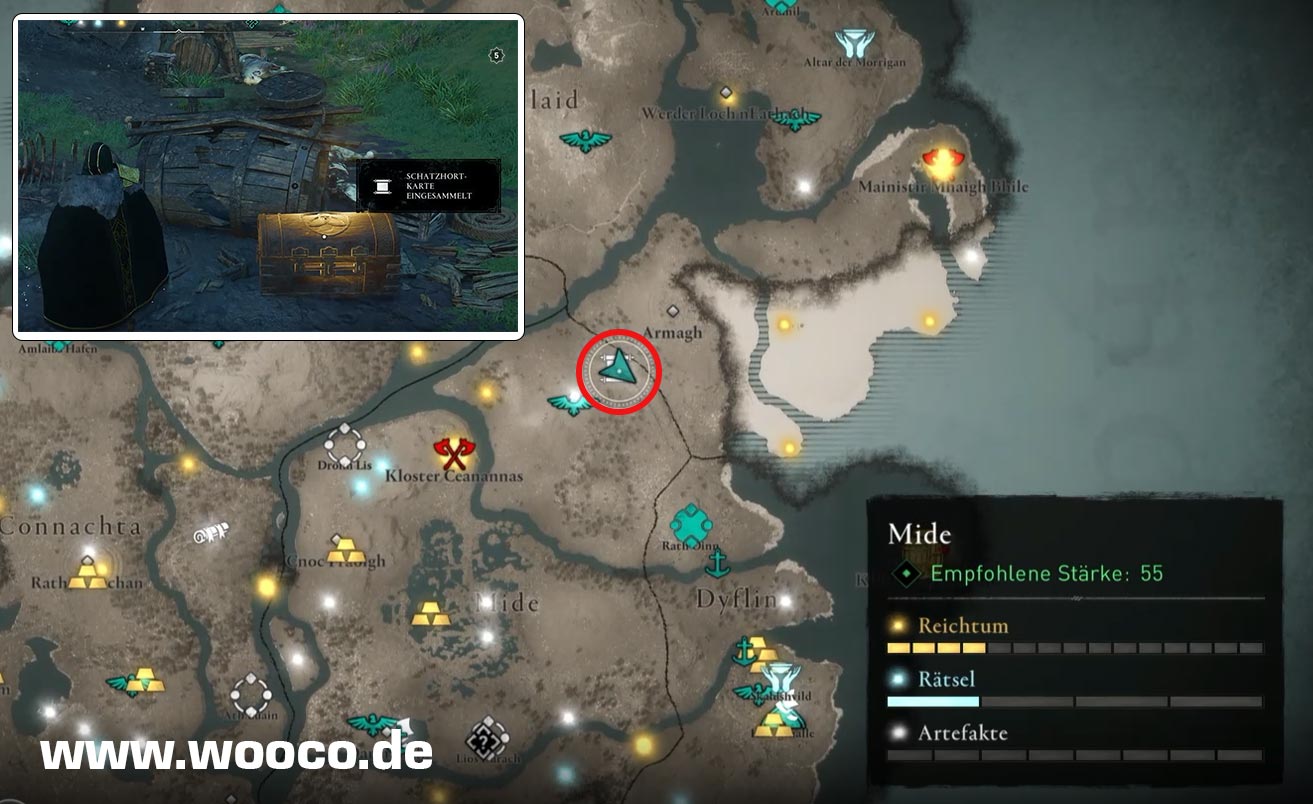
Task: Select the teal Rath Dinn settlement marker
Action: coord(690,523)
